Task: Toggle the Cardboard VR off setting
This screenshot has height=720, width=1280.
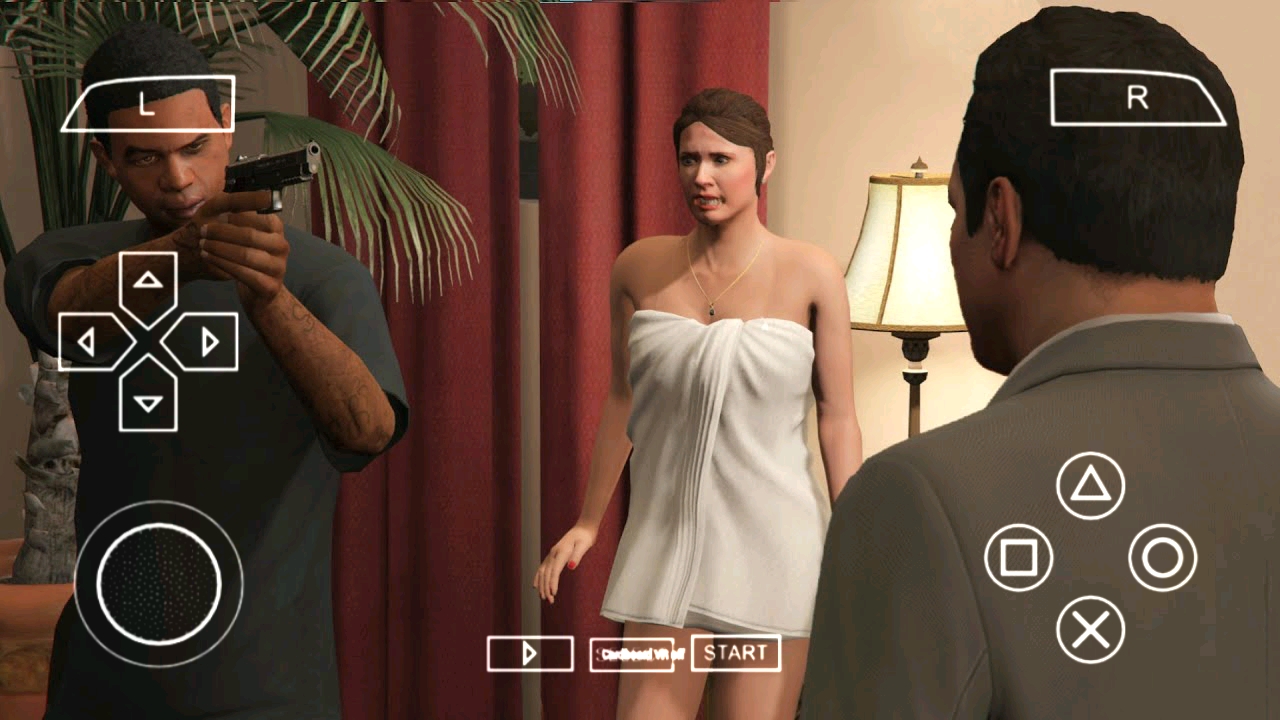Action: tap(633, 654)
